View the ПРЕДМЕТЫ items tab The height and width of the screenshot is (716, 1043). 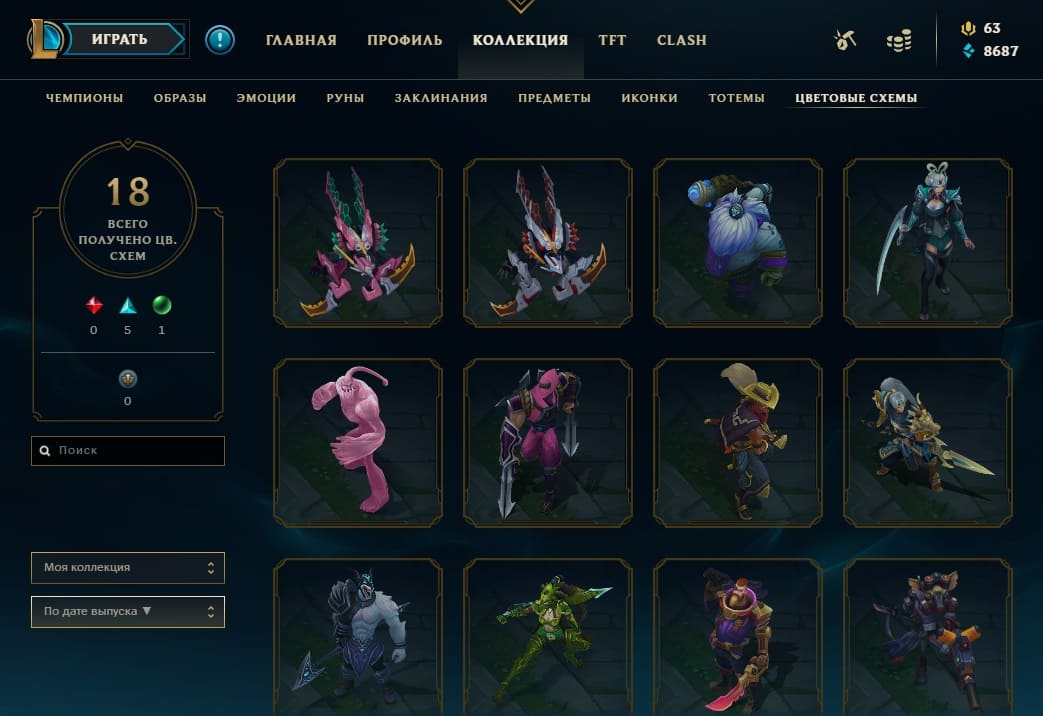point(554,98)
